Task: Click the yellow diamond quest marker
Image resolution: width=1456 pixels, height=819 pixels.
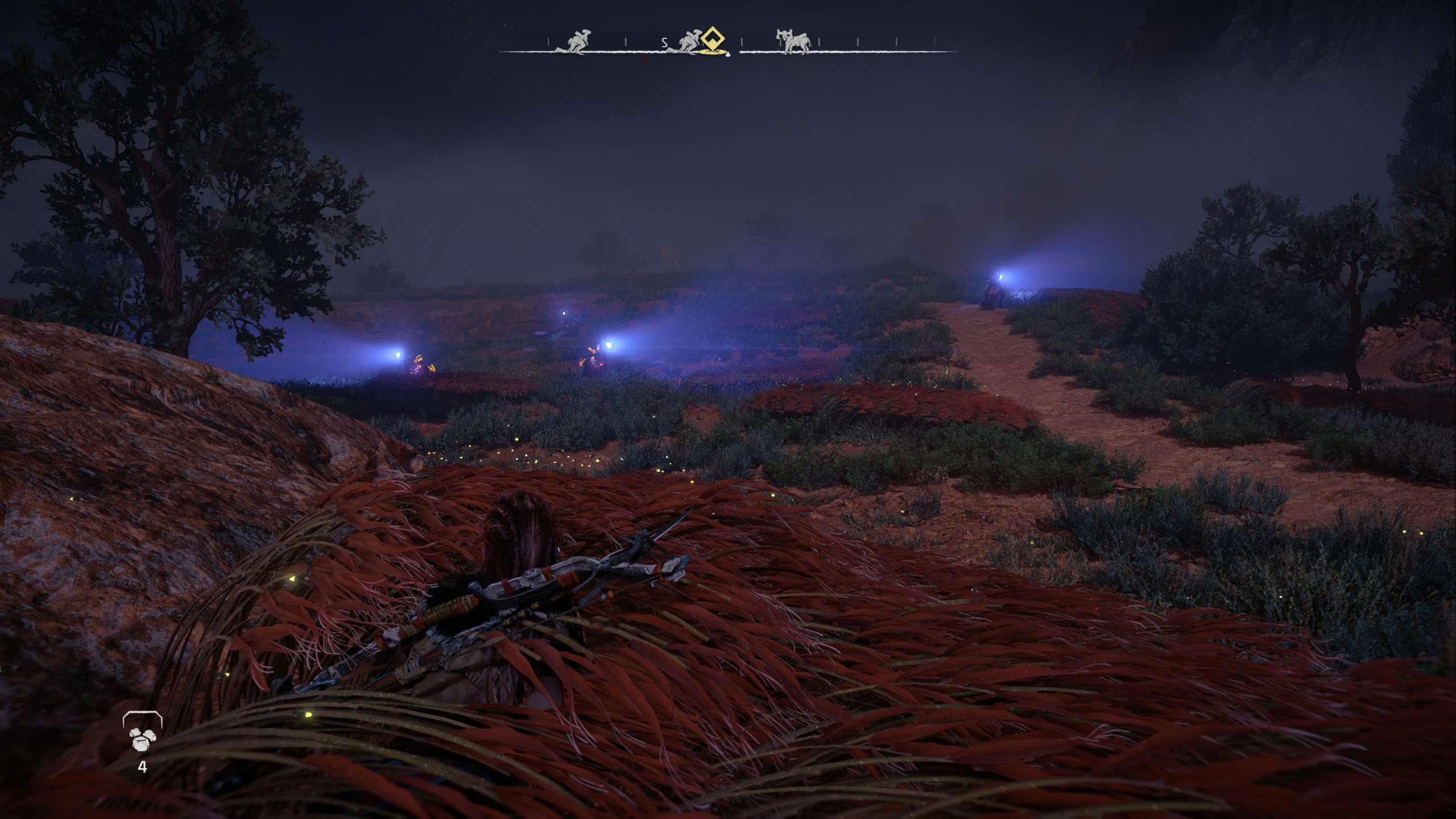Action: pyautogui.click(x=713, y=41)
